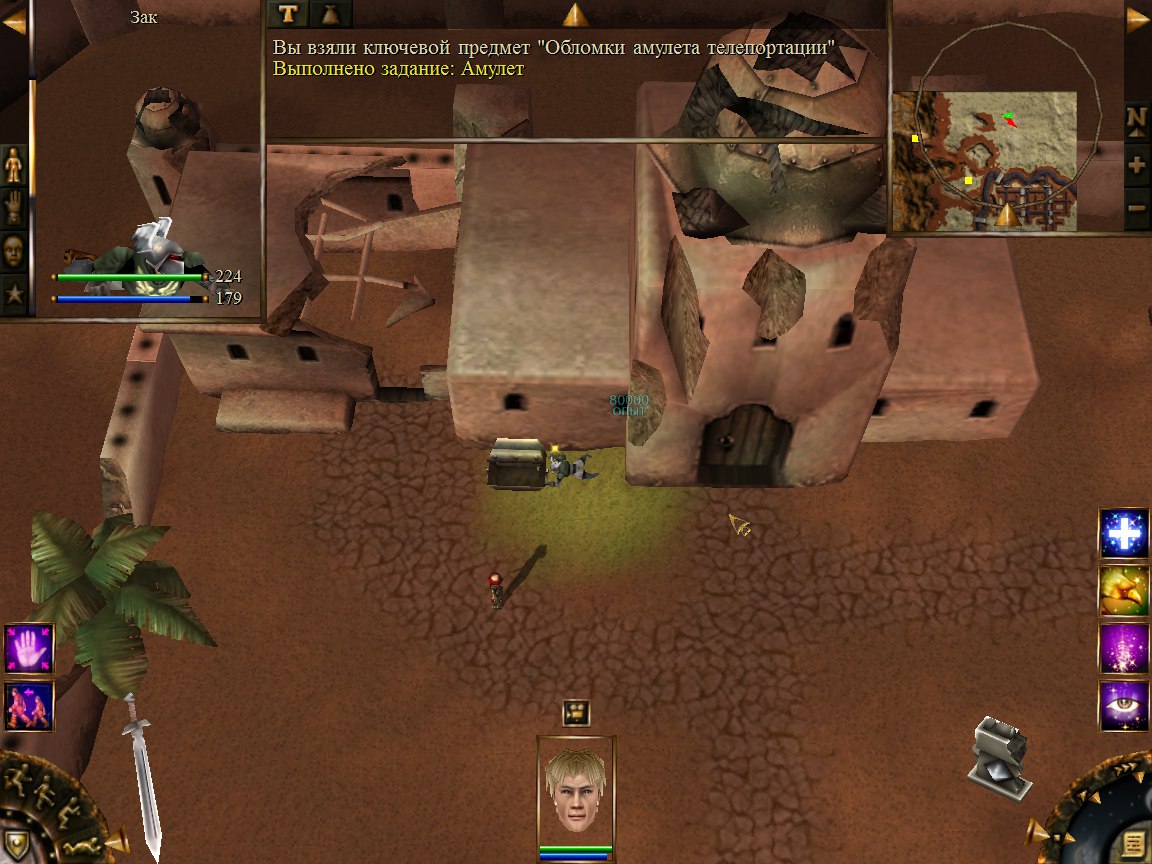Select the equipped sword weapon
This screenshot has height=864, width=1152.
tap(141, 774)
